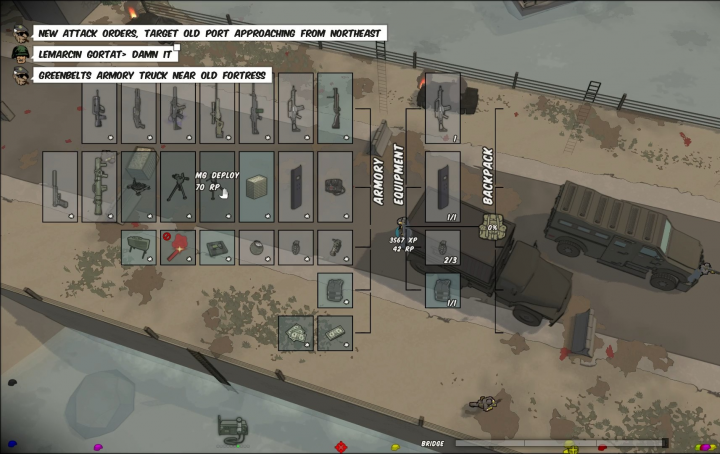
Task: Select the equipped vest slot
Action: [443, 290]
